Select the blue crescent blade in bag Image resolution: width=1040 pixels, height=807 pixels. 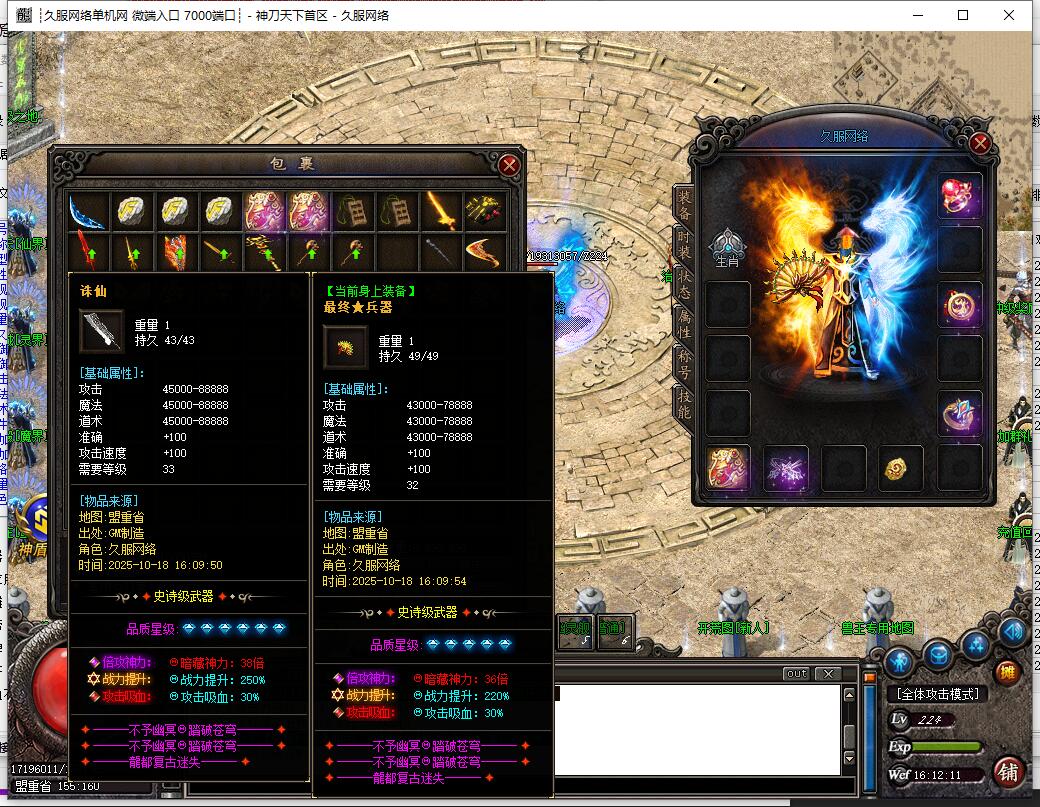coord(88,210)
